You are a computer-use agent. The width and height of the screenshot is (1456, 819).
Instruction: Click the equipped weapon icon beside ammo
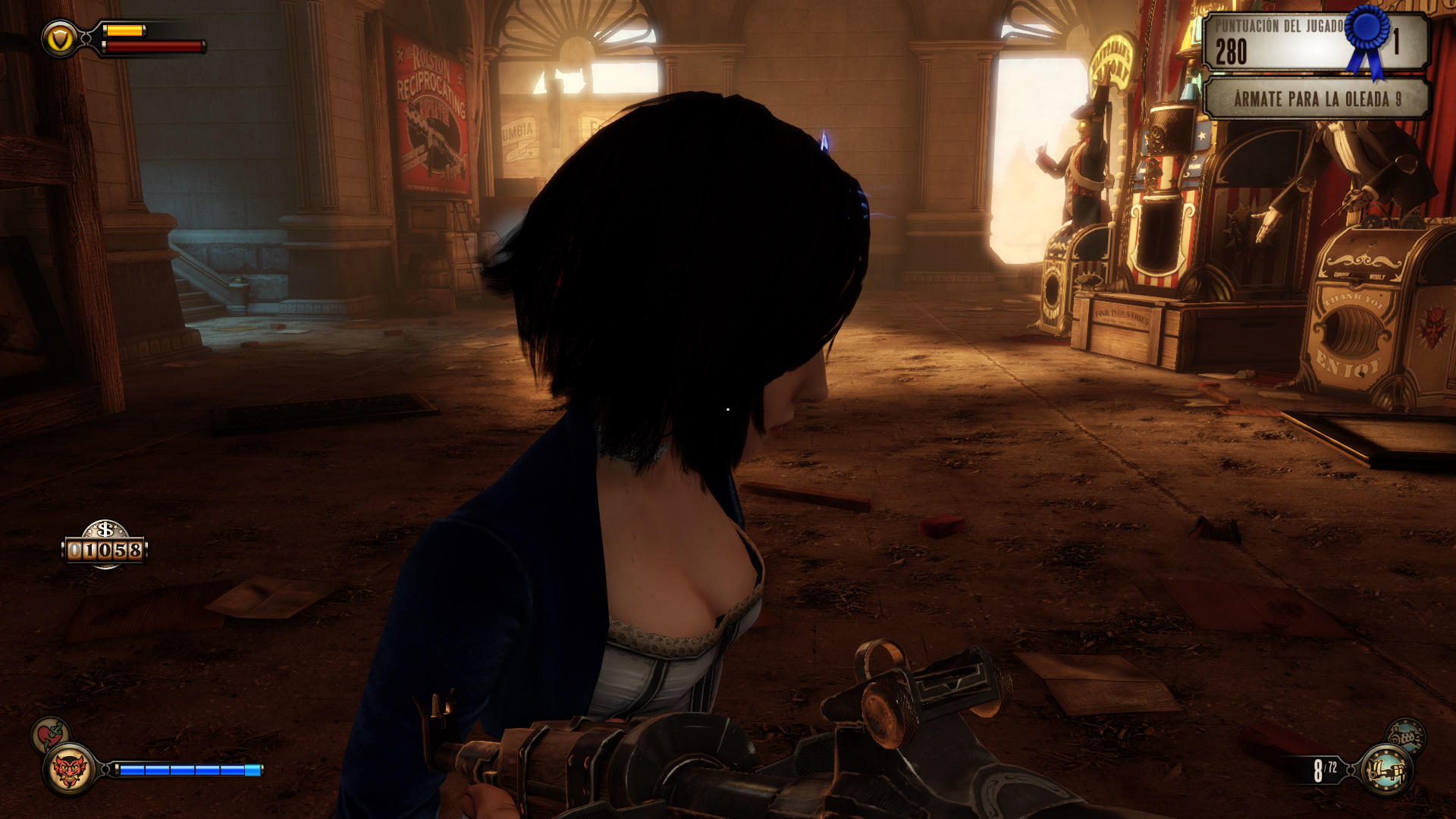pyautogui.click(x=1386, y=770)
